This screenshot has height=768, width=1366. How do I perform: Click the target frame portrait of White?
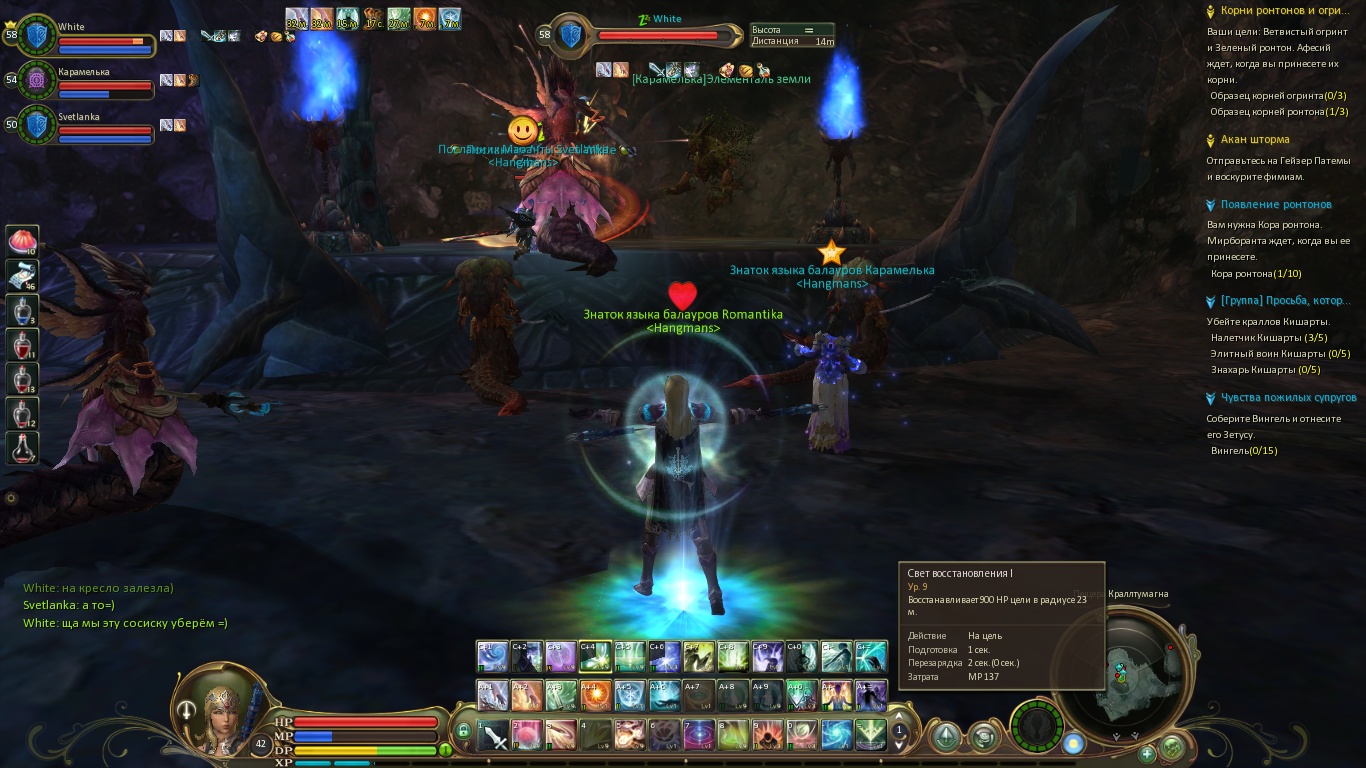(x=570, y=35)
